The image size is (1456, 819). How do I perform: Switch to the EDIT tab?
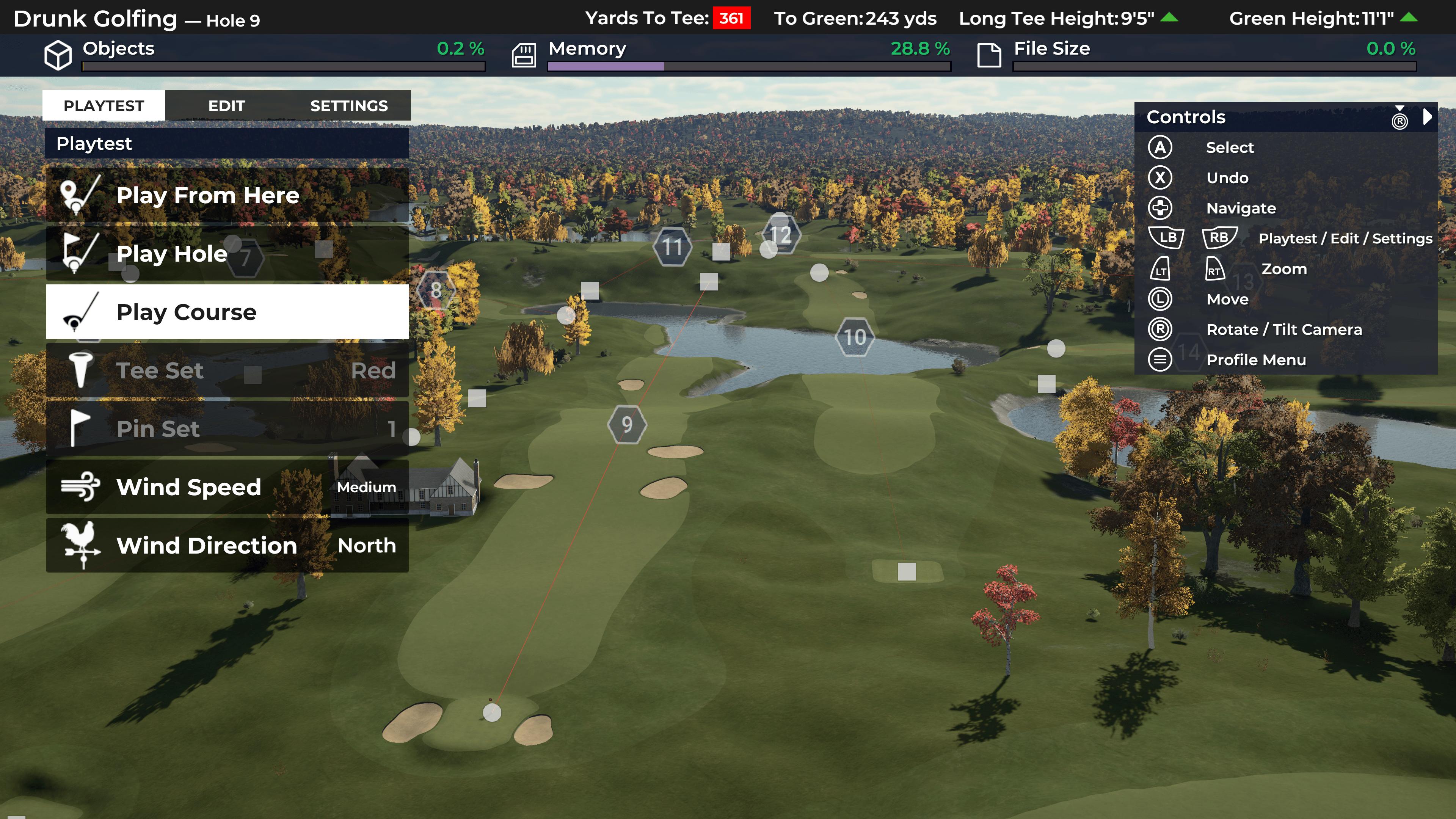[x=226, y=106]
